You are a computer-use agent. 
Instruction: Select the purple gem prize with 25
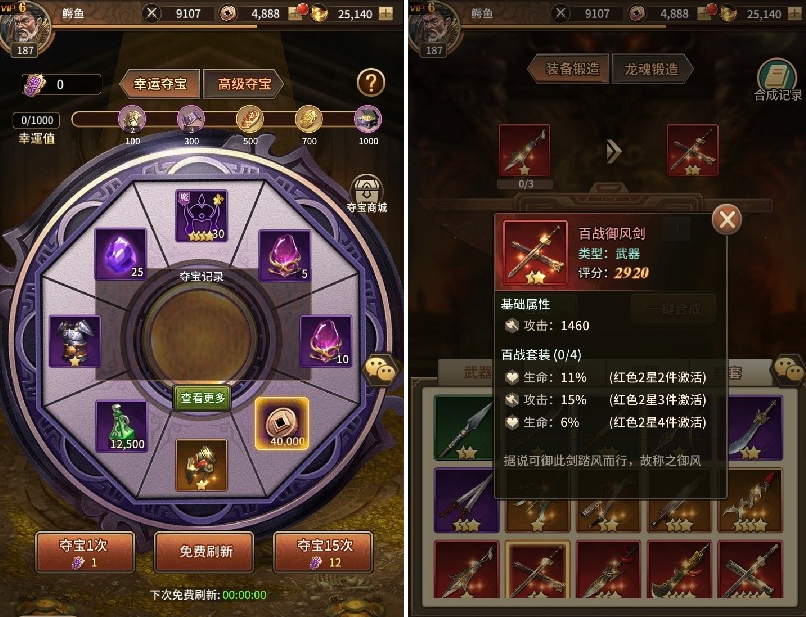click(120, 253)
